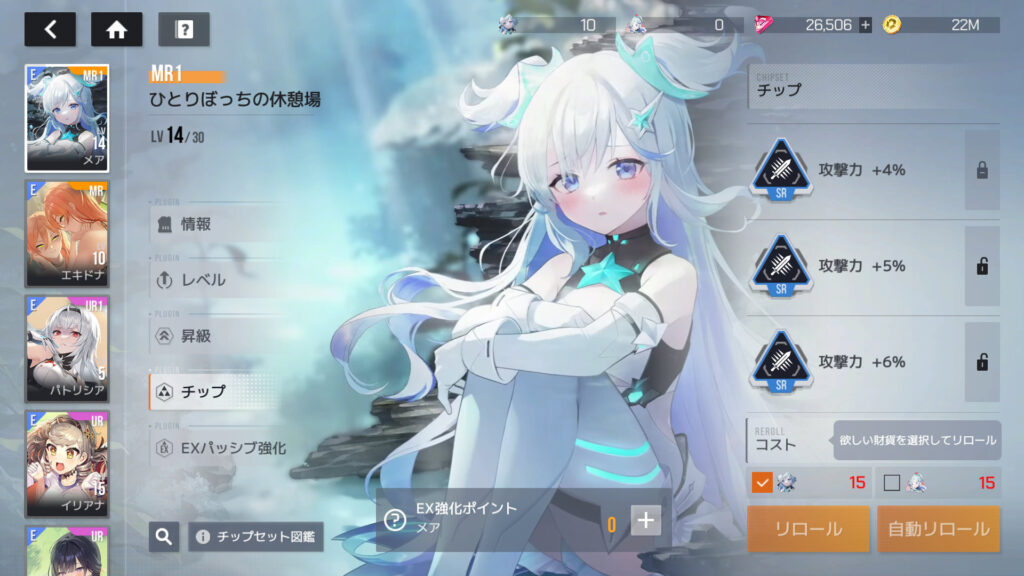Select メア character portrait
Viewport: 1024px width, 576px height.
(x=67, y=118)
